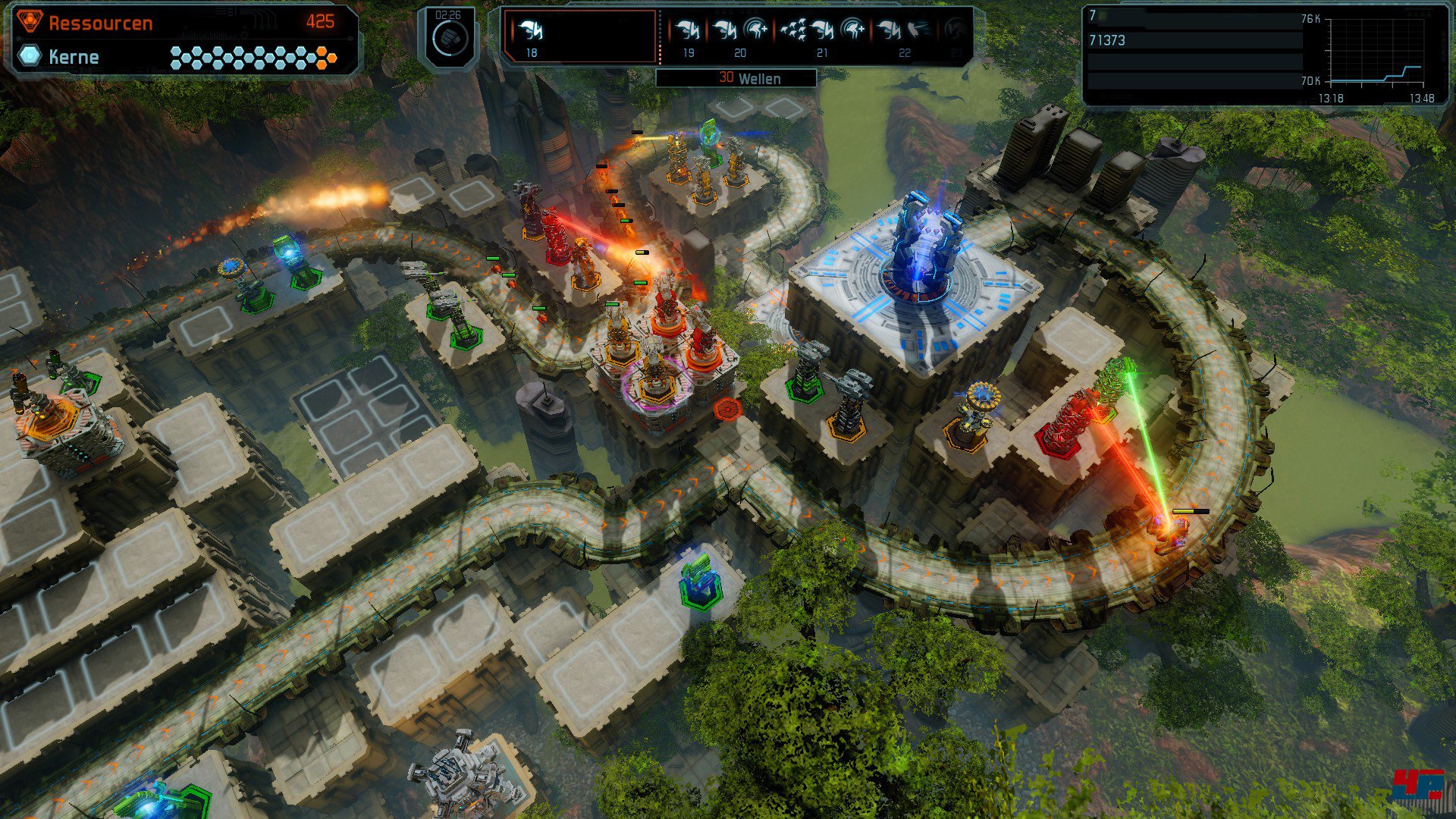Inspect upcoming wave 19 enemy icon
This screenshot has height=819, width=1456.
688,31
